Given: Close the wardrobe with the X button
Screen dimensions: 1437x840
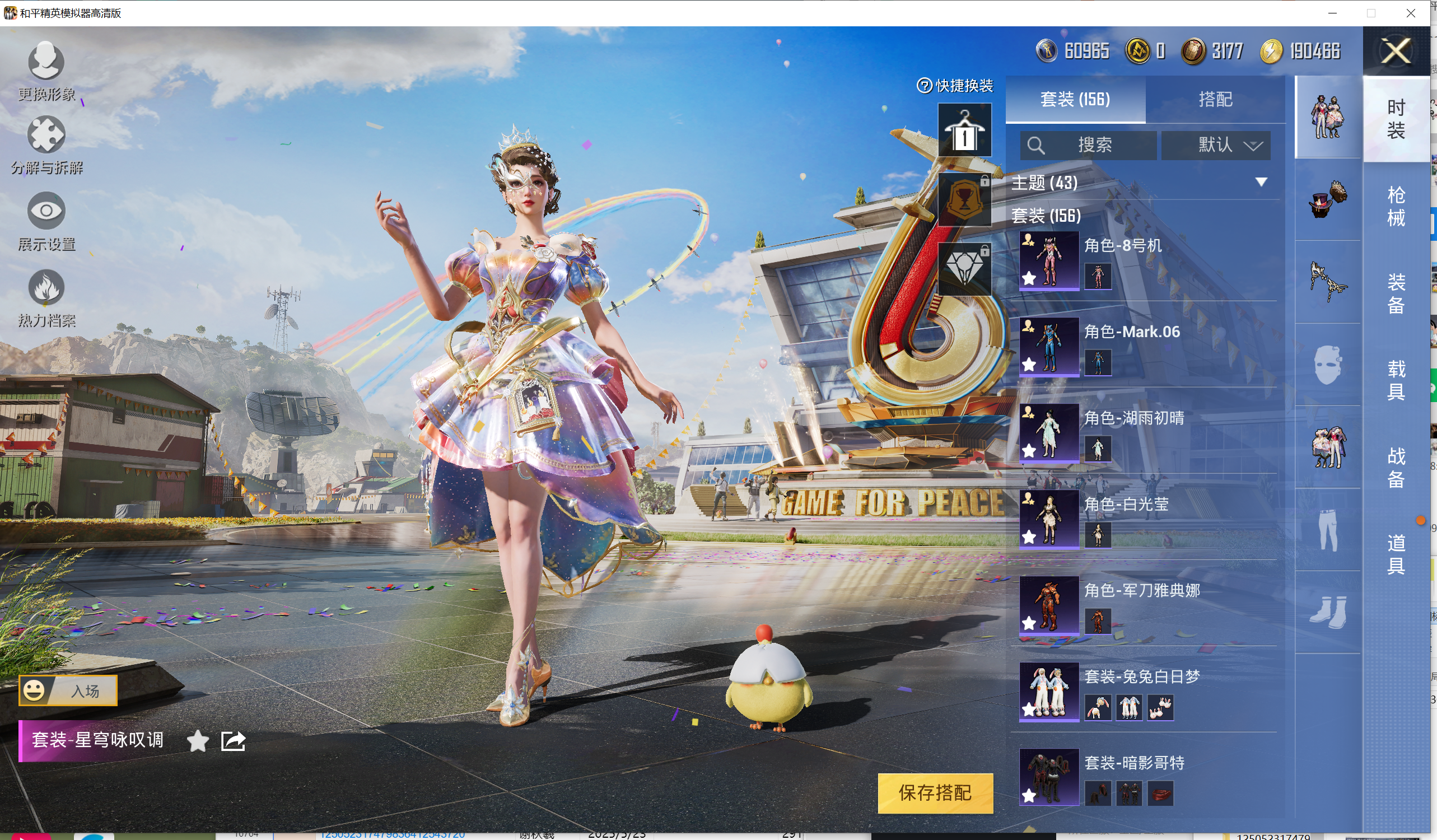Looking at the screenshot, I should pos(1396,52).
